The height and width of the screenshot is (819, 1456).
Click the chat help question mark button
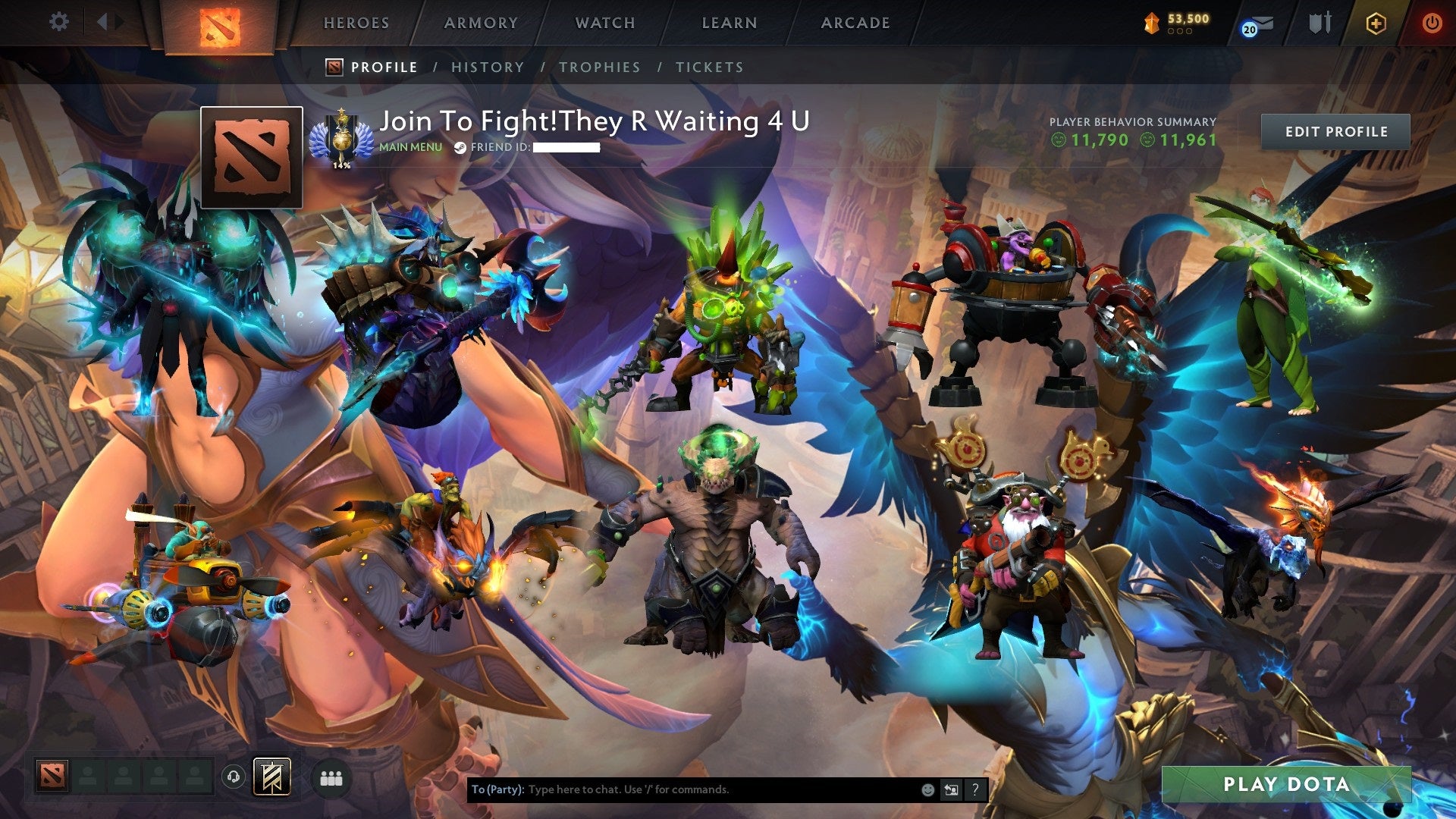click(x=974, y=789)
